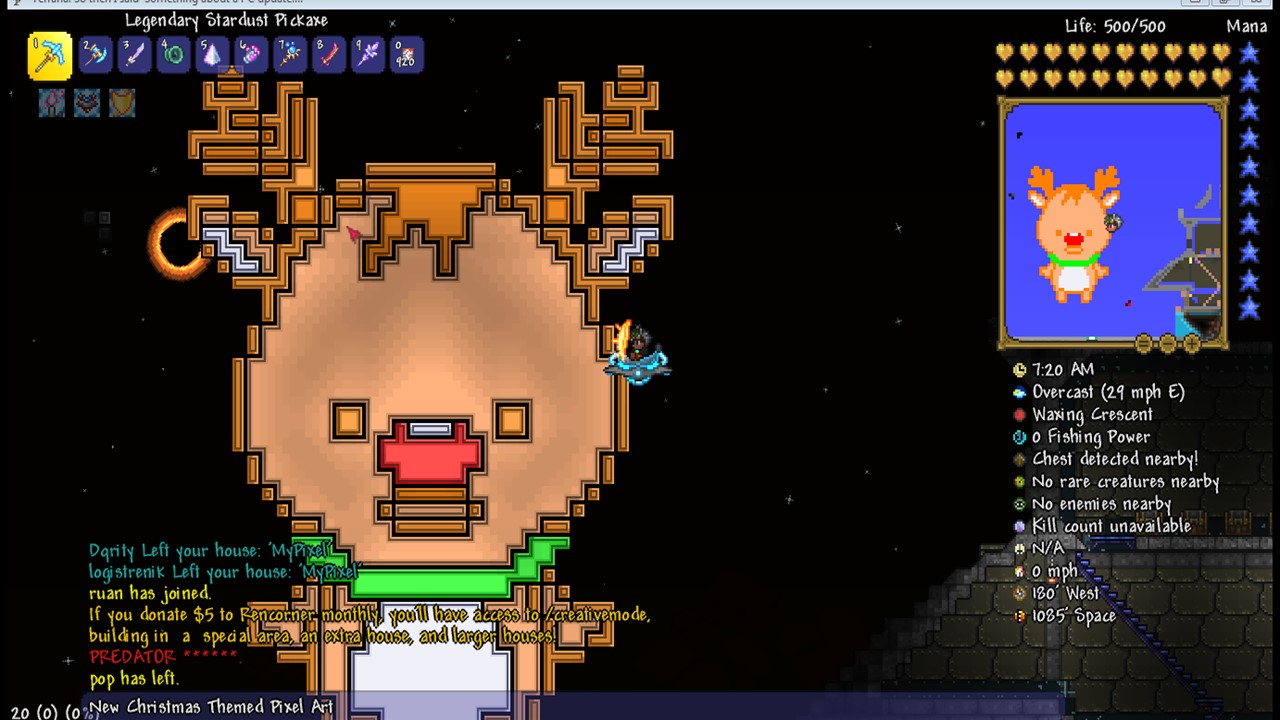Image resolution: width=1280 pixels, height=720 pixels.
Task: Choose the purple sword in hotbar slot 3
Action: (134, 55)
